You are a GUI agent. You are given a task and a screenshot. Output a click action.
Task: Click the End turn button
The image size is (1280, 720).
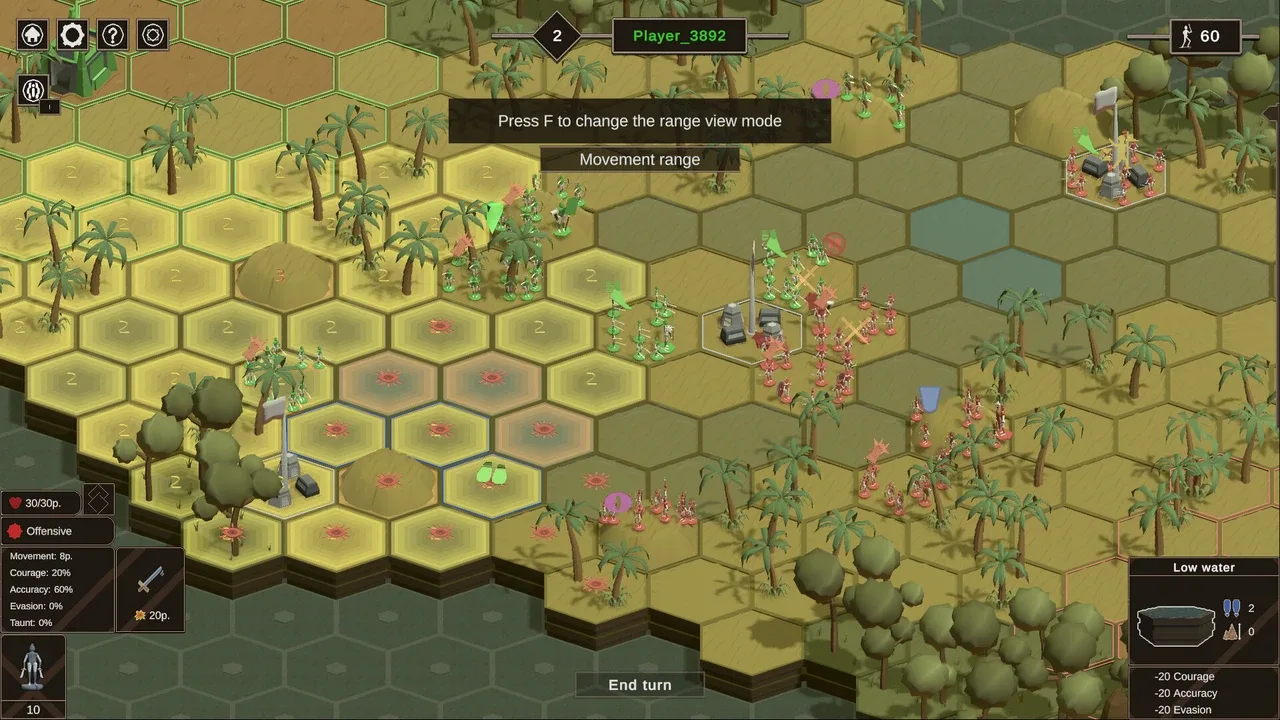pyautogui.click(x=640, y=685)
